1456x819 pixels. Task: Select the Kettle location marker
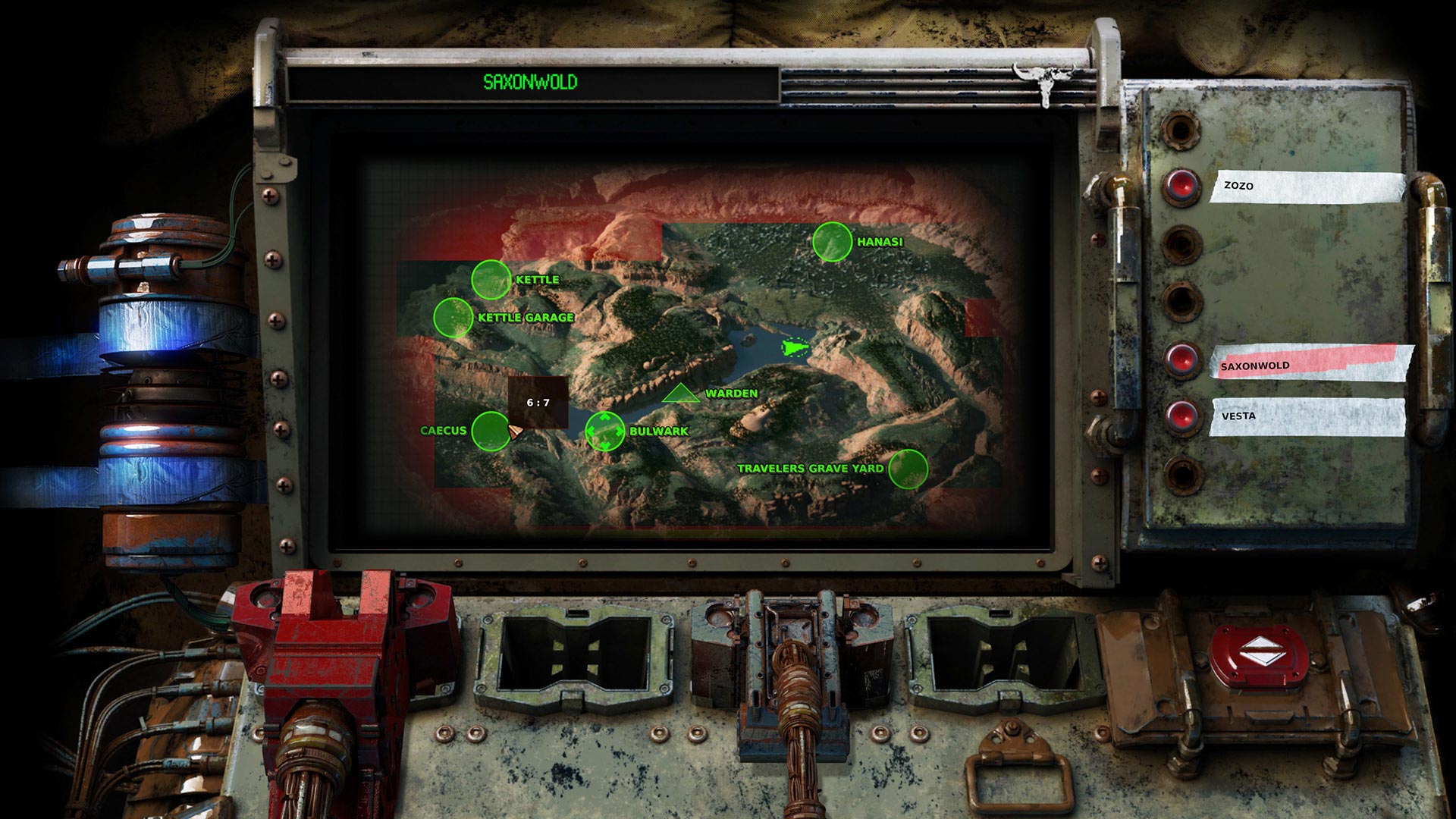(x=493, y=280)
